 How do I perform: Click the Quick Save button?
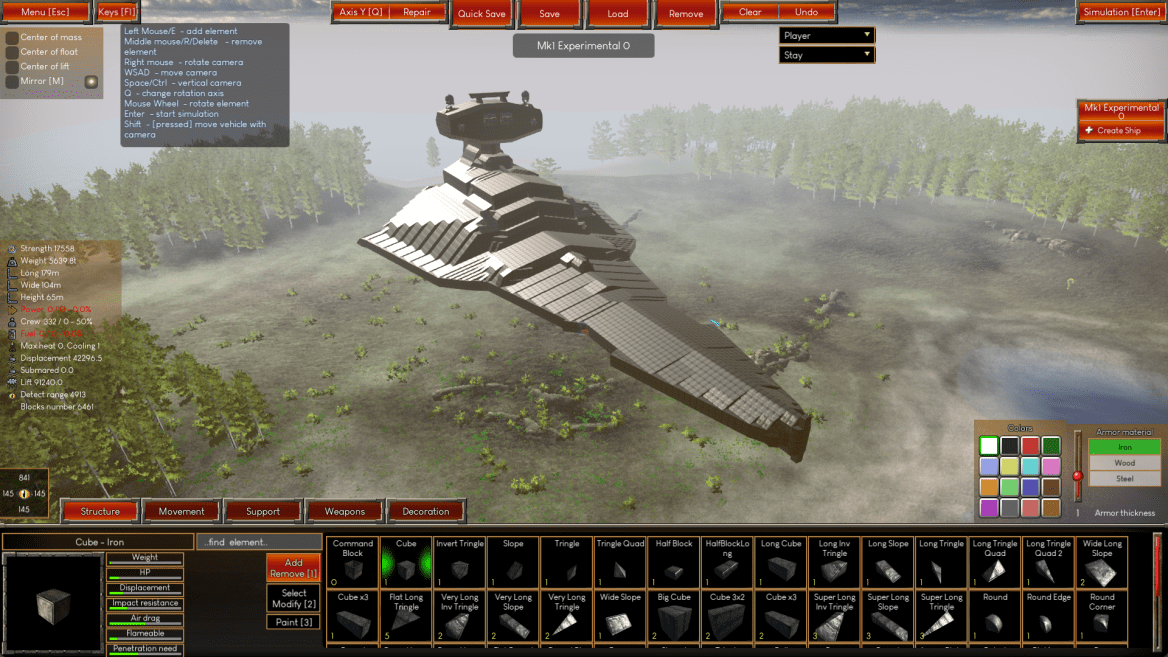tap(482, 14)
